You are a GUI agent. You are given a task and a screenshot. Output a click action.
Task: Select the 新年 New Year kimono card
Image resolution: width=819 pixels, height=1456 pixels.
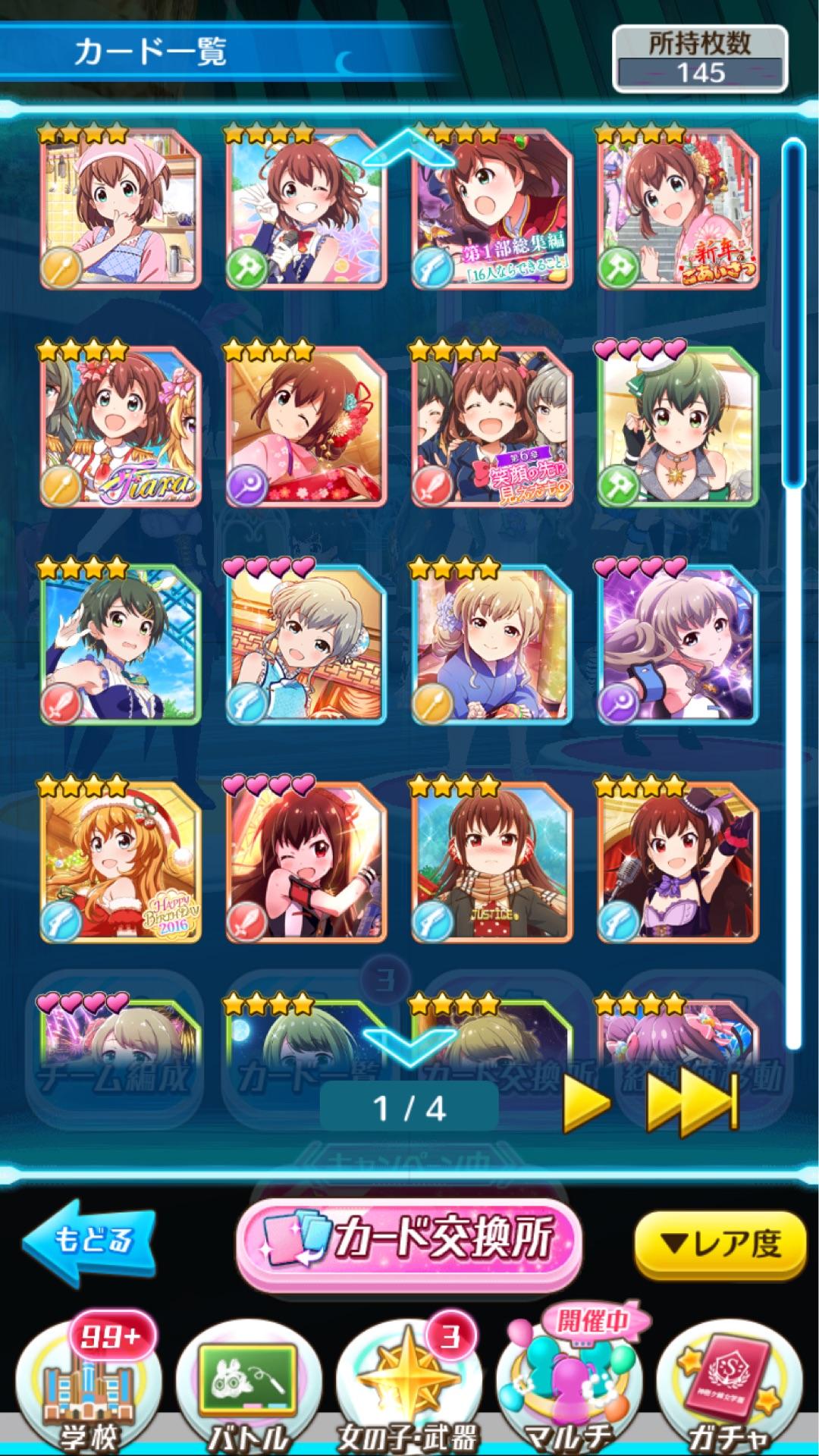(x=677, y=209)
